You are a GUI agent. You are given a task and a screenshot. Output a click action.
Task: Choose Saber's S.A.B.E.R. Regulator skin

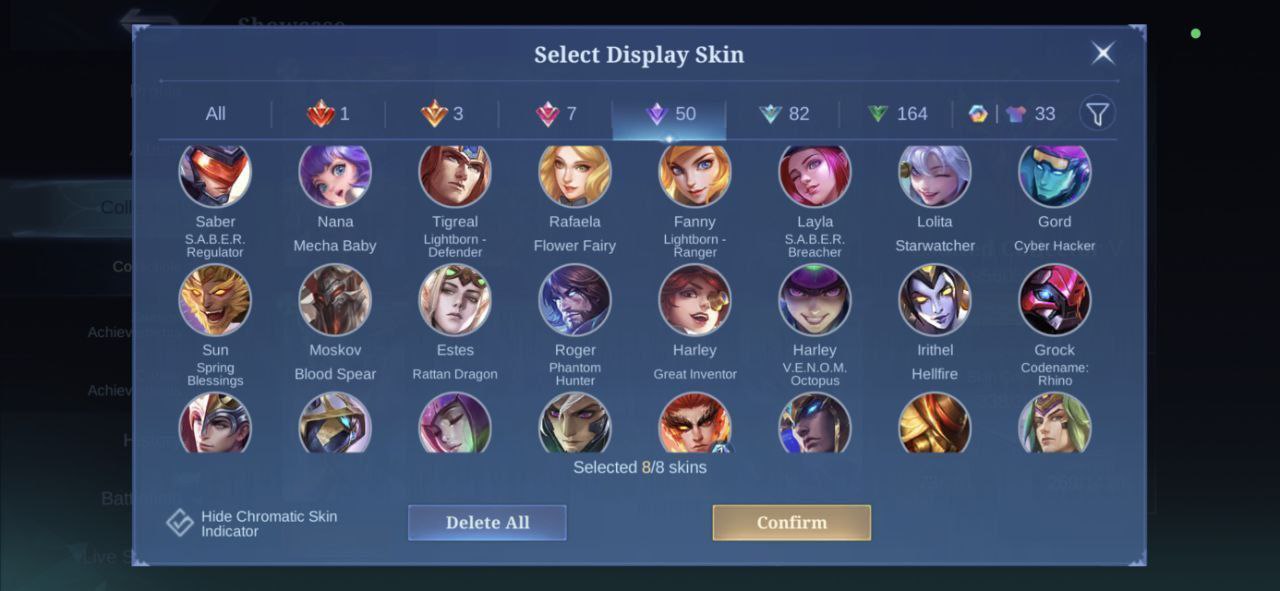[x=215, y=175]
